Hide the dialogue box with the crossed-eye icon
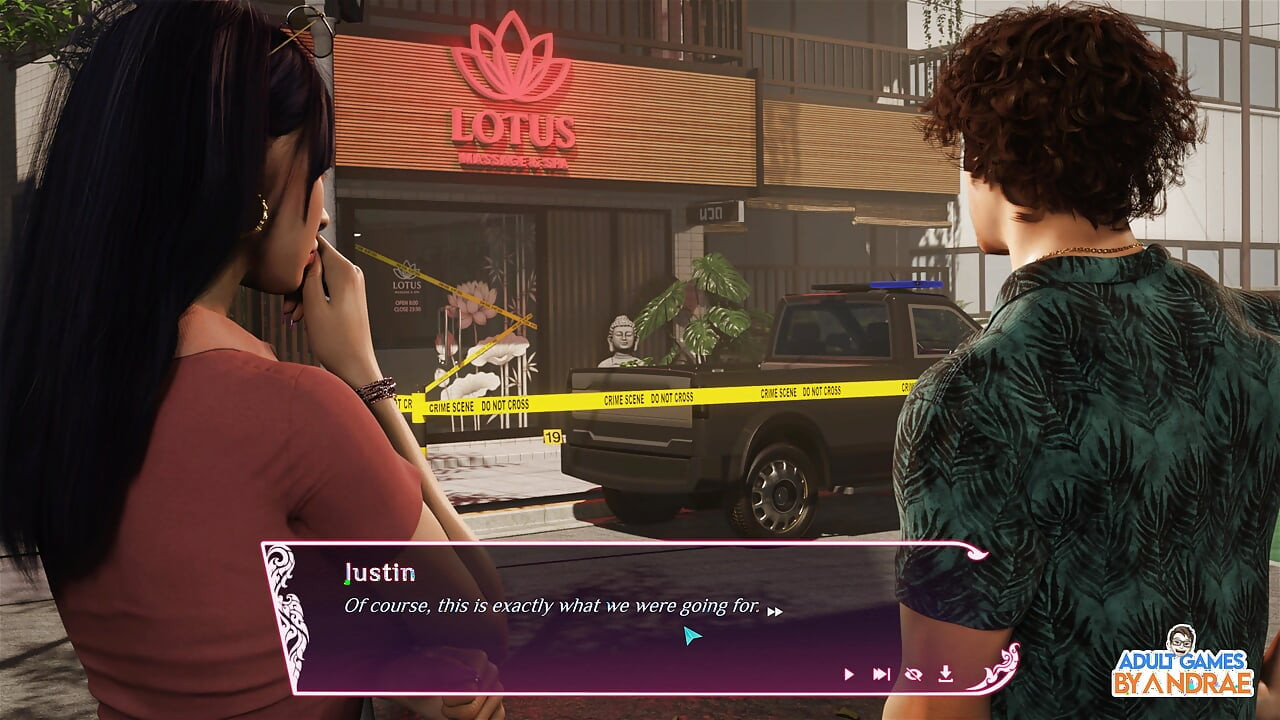The width and height of the screenshot is (1280, 720). pos(912,674)
